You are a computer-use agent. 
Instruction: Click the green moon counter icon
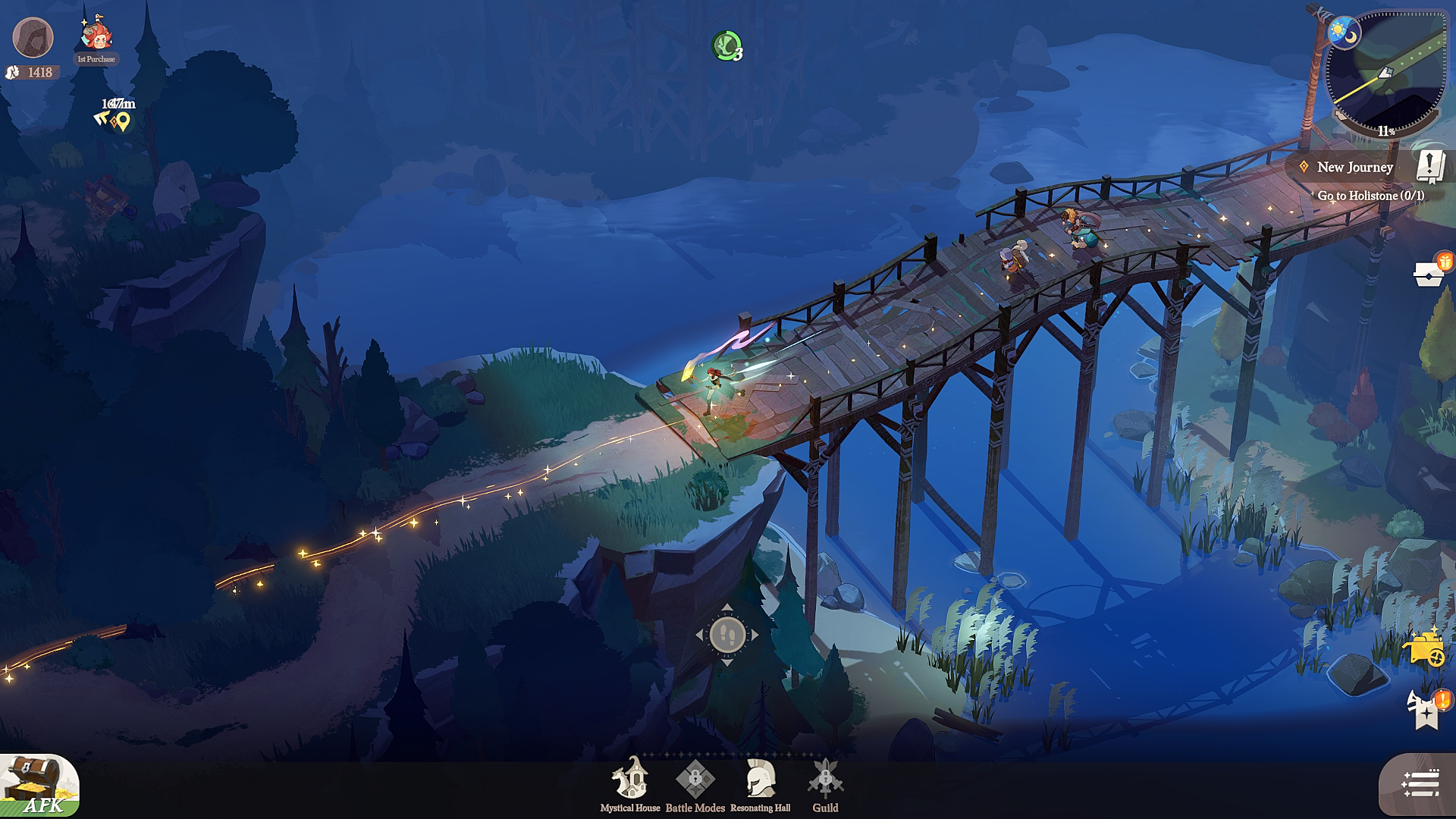pos(726,46)
